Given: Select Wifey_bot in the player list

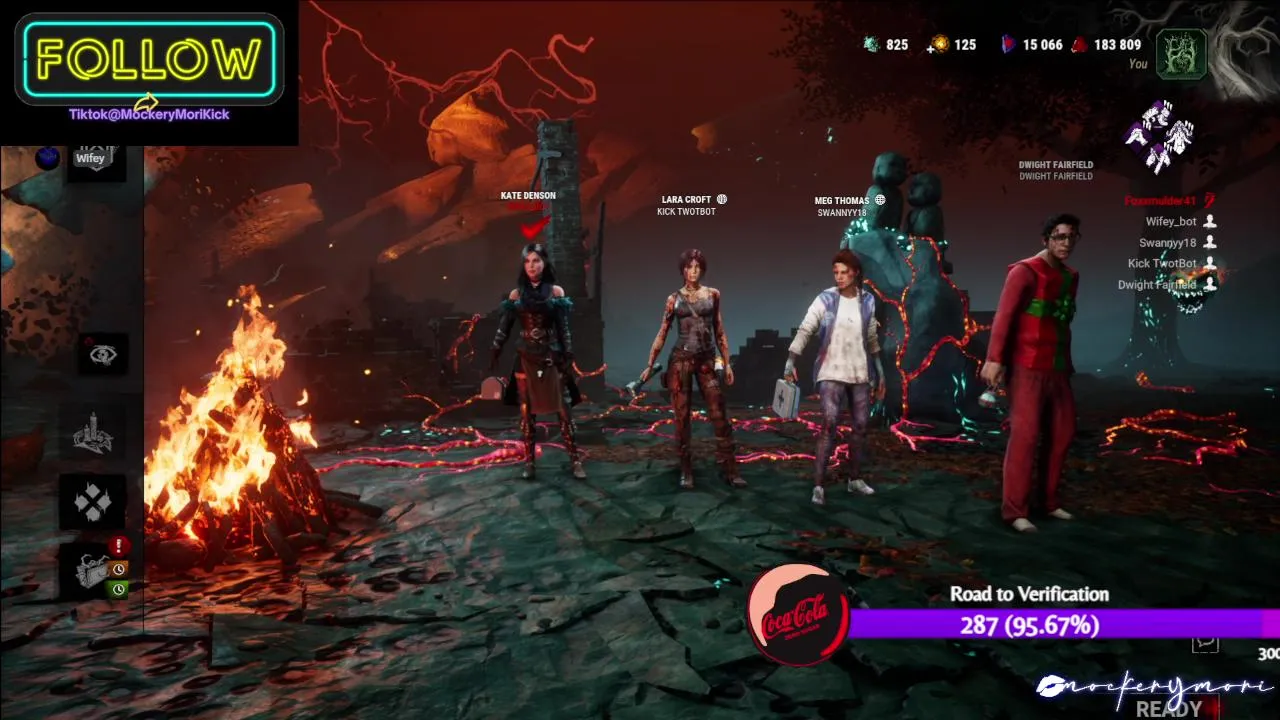Looking at the screenshot, I should click(x=1171, y=222).
